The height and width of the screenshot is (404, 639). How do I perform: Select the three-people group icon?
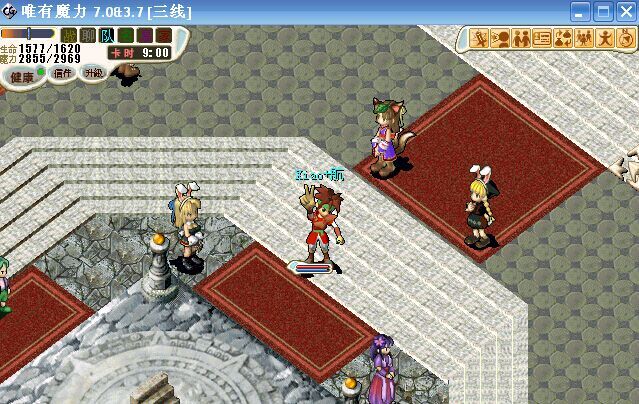582,39
